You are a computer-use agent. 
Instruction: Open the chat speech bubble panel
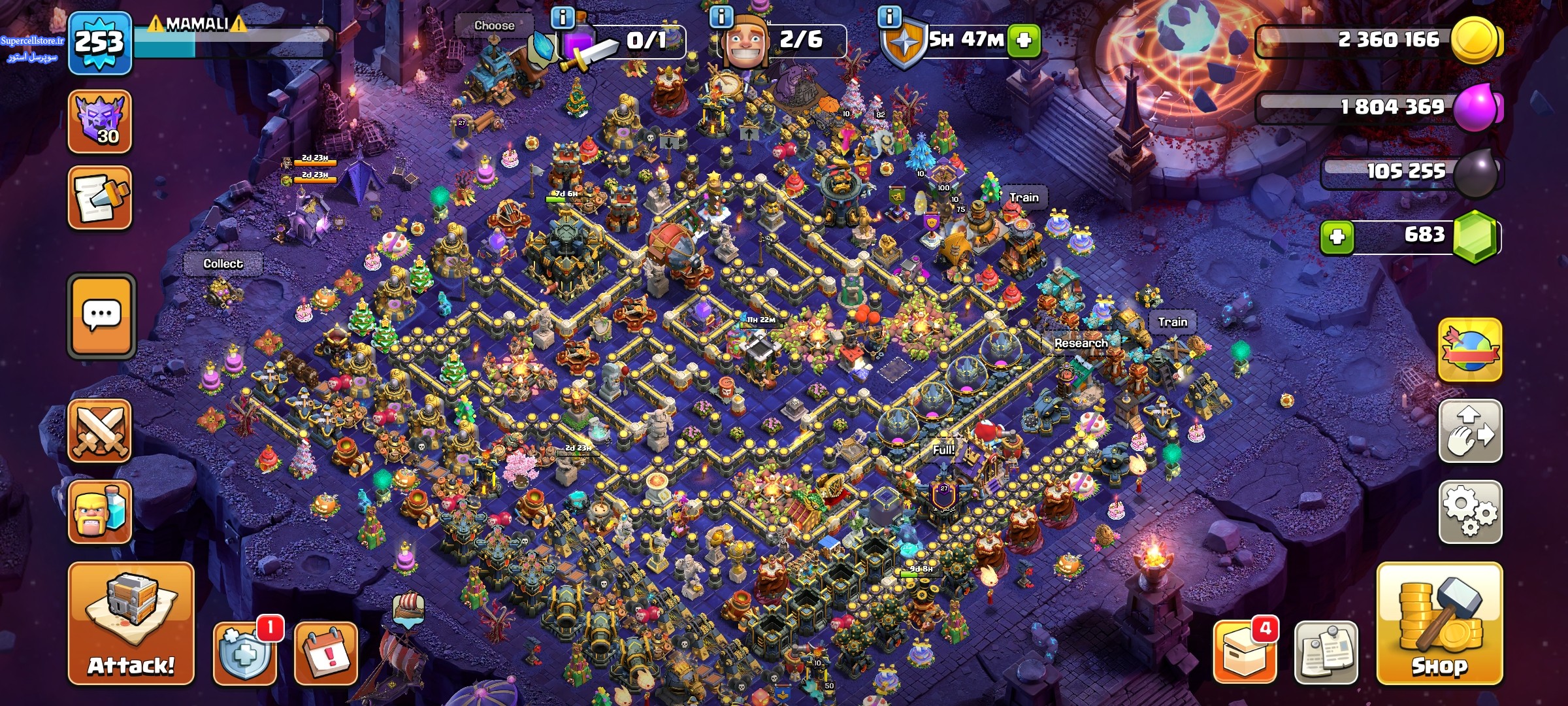click(101, 316)
